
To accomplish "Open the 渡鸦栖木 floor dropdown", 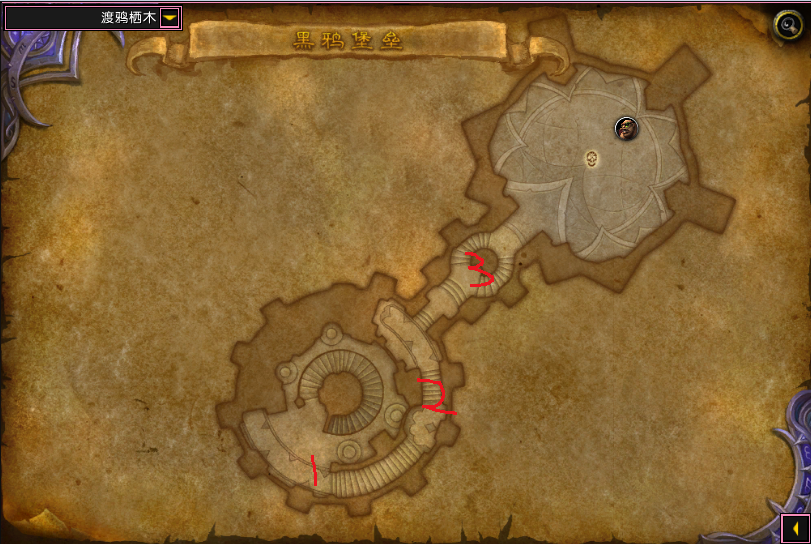I will [169, 17].
